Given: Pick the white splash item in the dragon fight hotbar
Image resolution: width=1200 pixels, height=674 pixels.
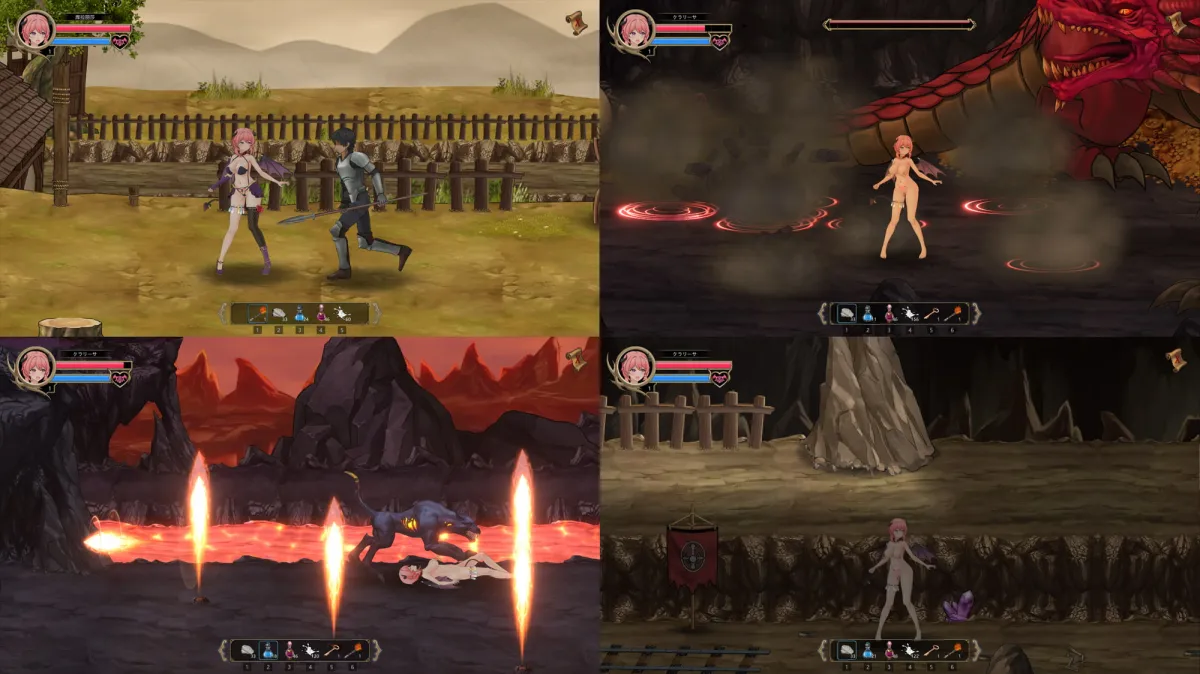Looking at the screenshot, I should [909, 313].
